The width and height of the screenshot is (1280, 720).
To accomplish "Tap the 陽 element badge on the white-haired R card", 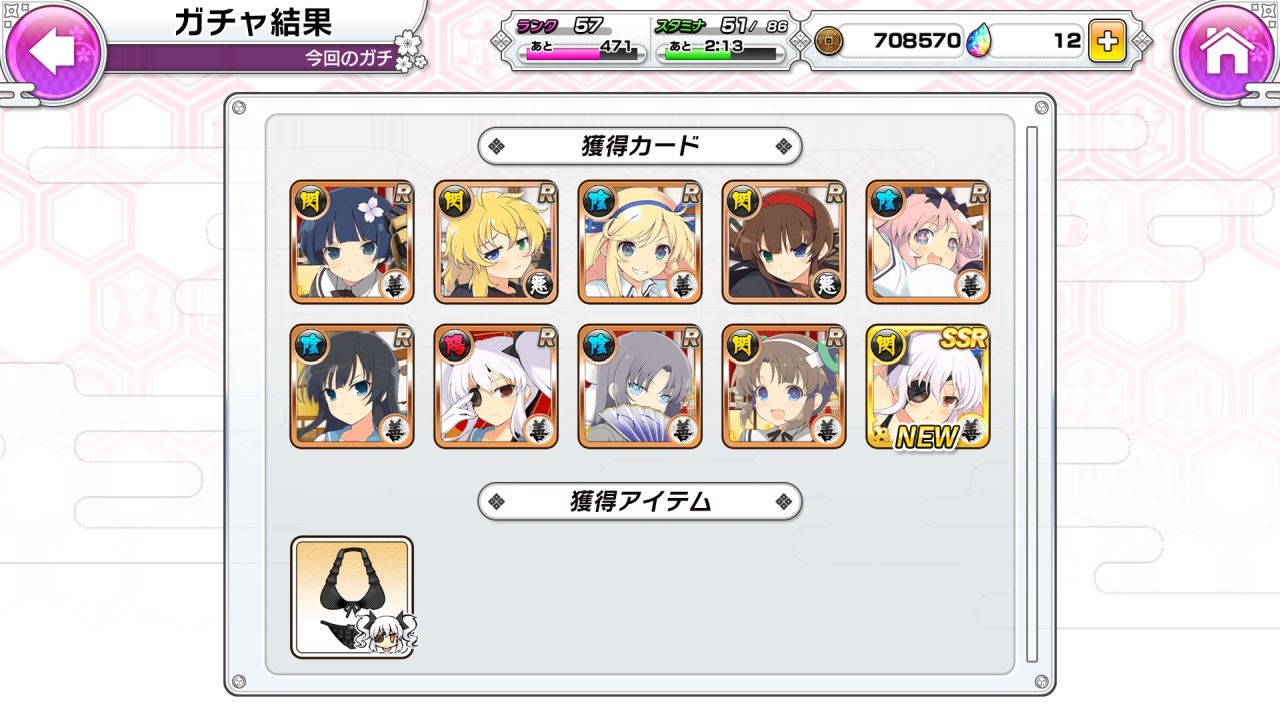I will click(455, 343).
